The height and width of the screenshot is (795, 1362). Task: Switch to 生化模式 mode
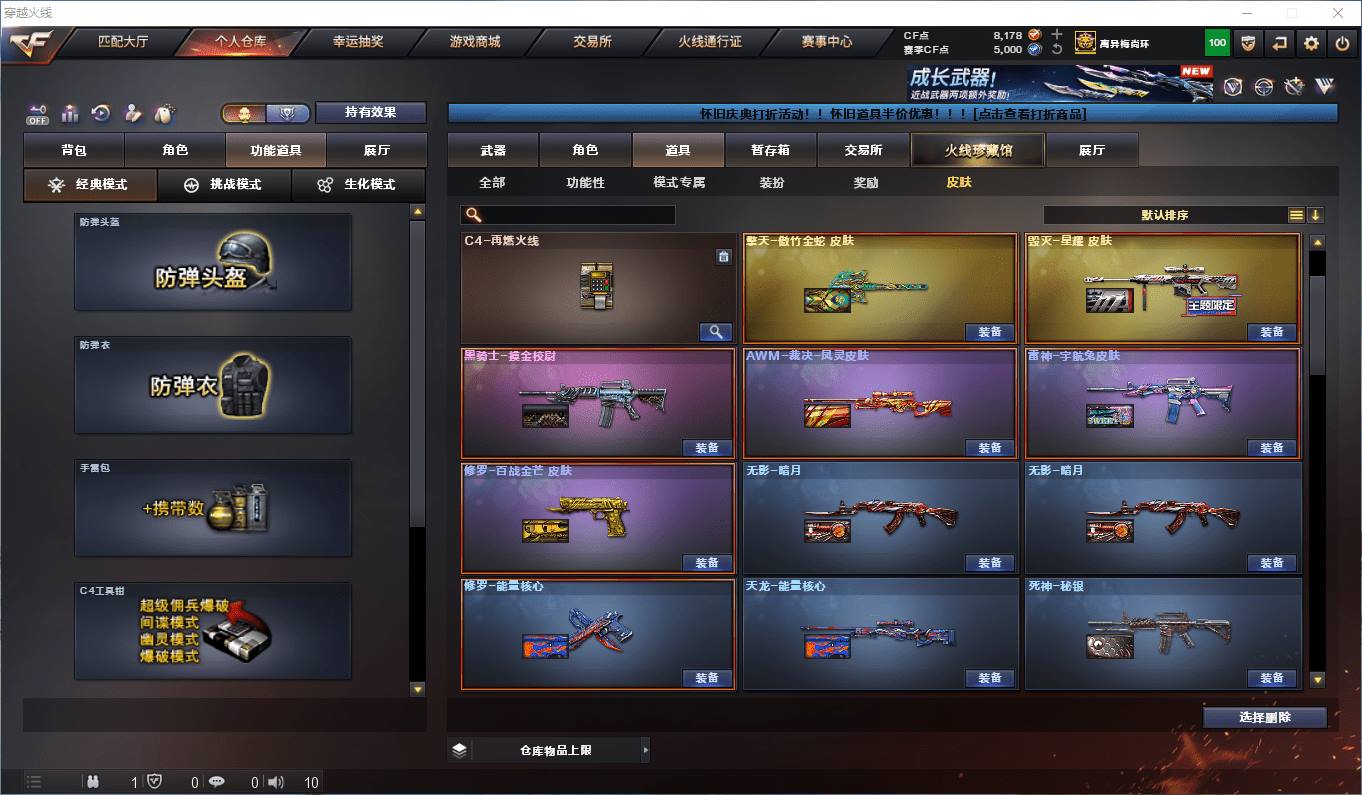click(358, 185)
